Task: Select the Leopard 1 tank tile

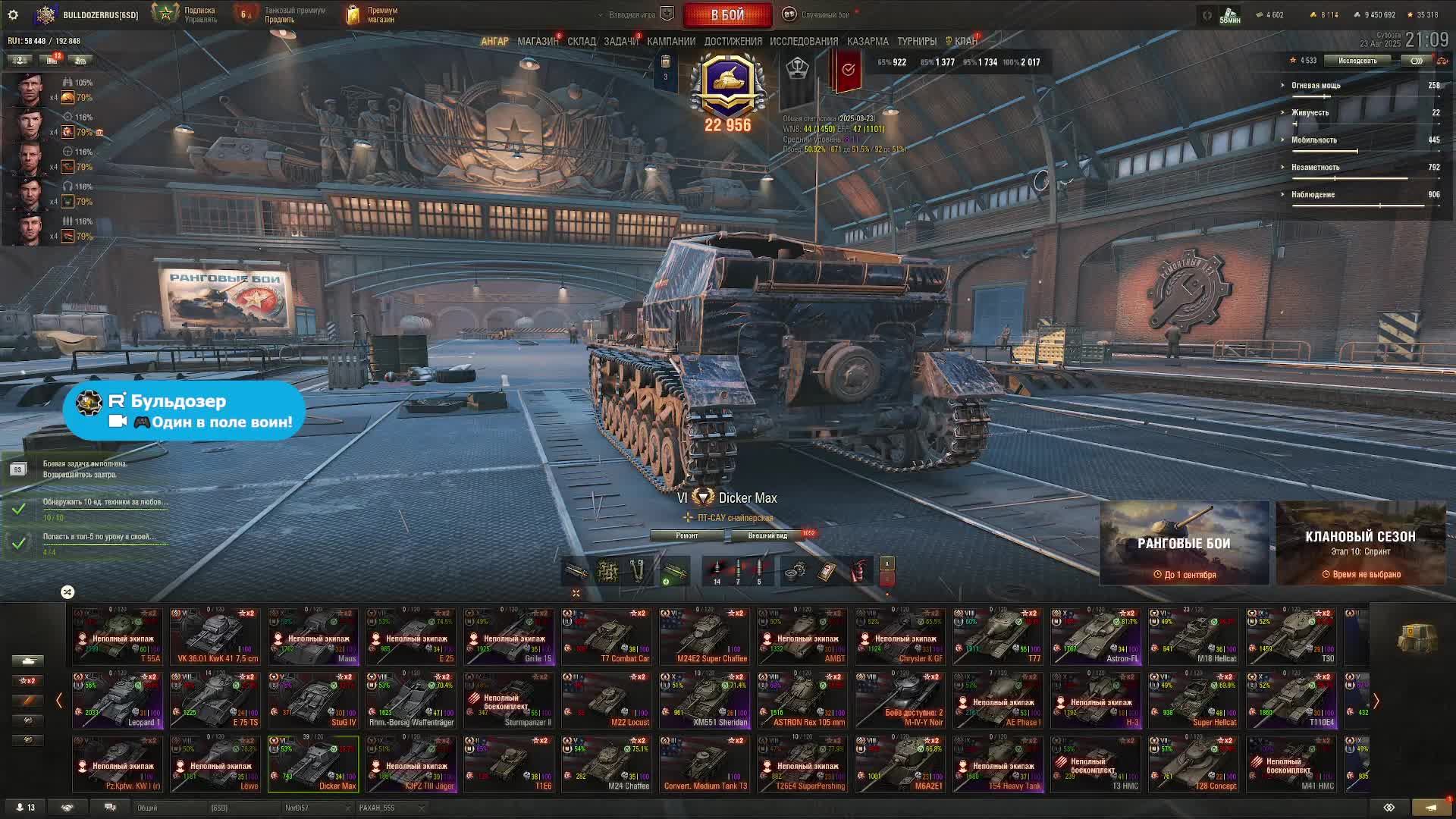Action: (x=118, y=700)
